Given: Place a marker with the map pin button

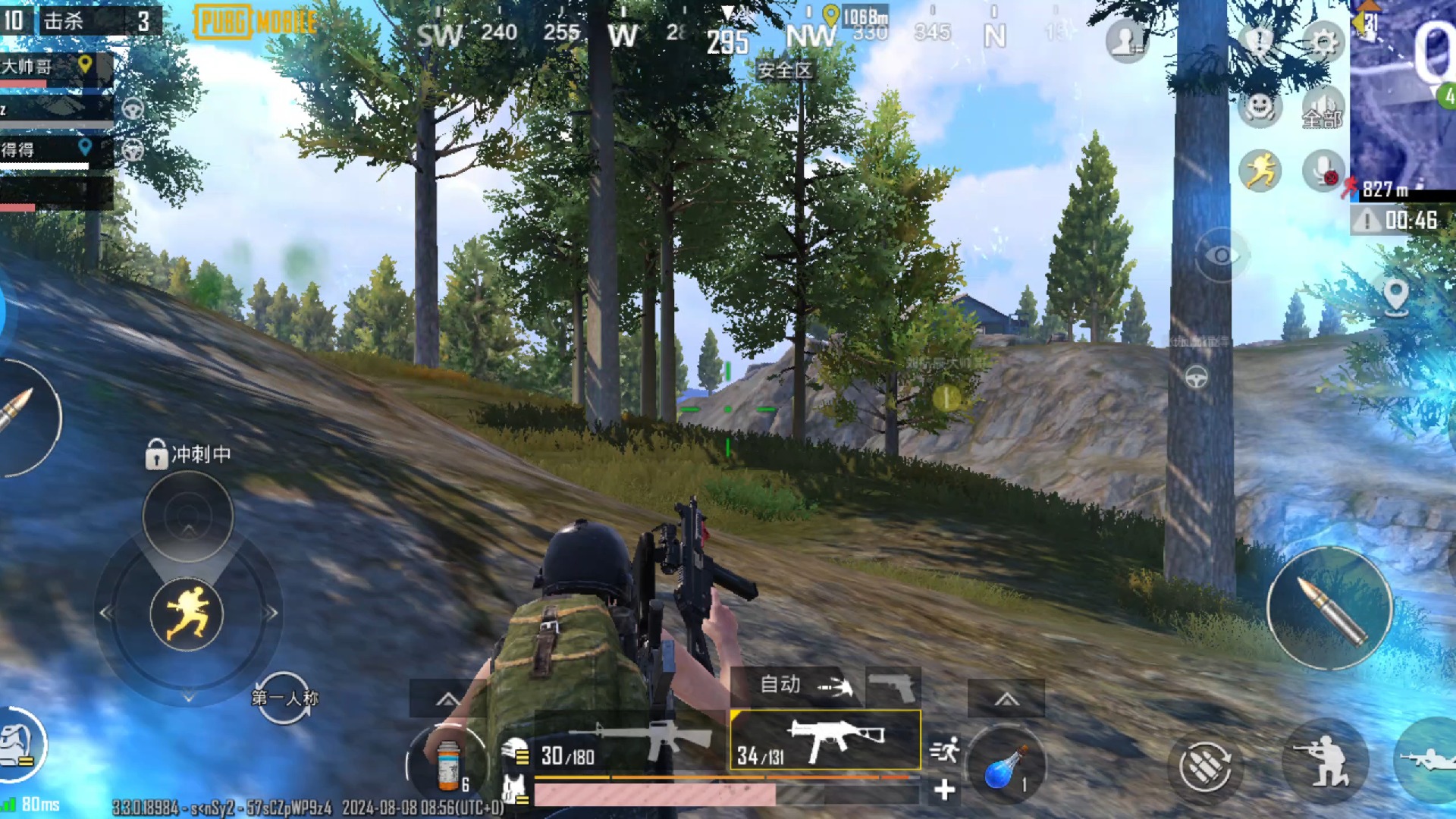Looking at the screenshot, I should tap(1396, 296).
